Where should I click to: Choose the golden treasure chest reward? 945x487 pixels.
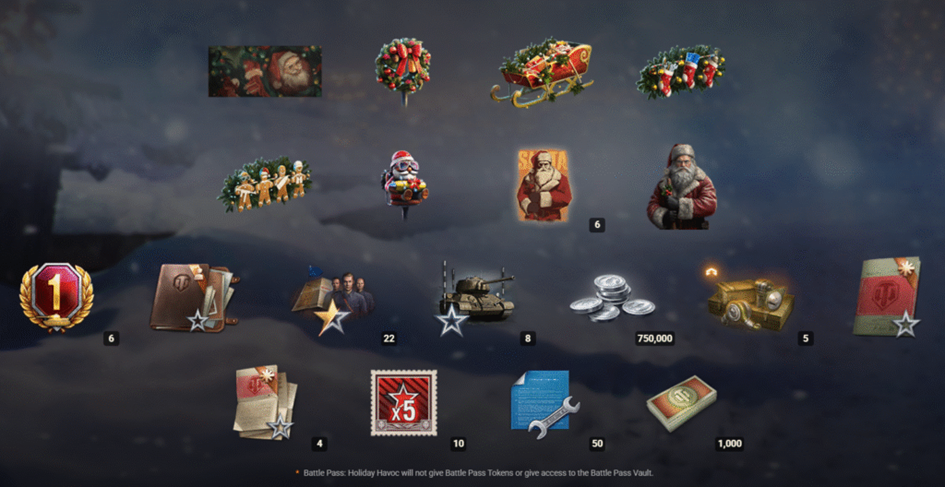(750, 299)
